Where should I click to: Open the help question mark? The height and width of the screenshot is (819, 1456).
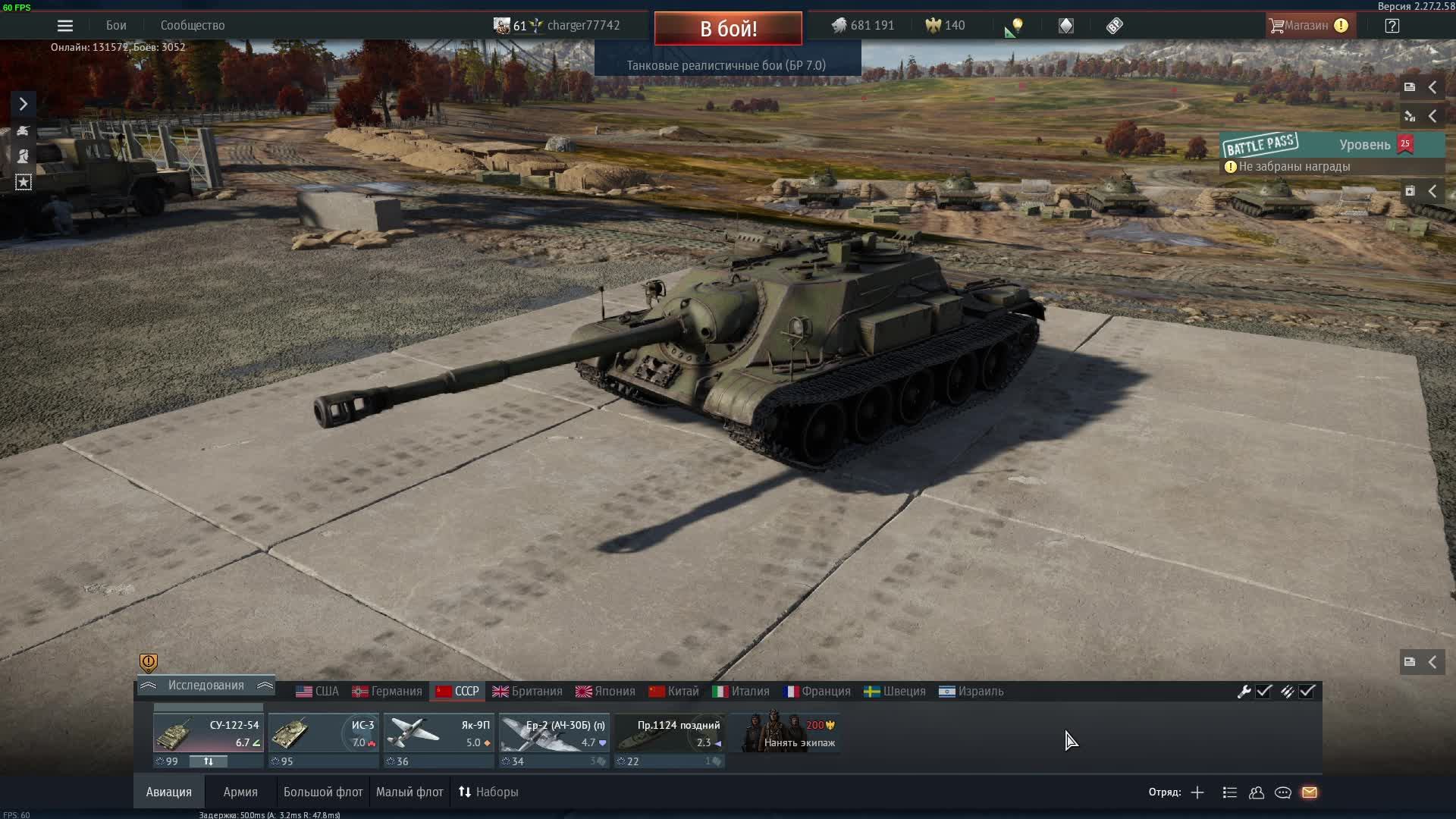click(x=1392, y=26)
